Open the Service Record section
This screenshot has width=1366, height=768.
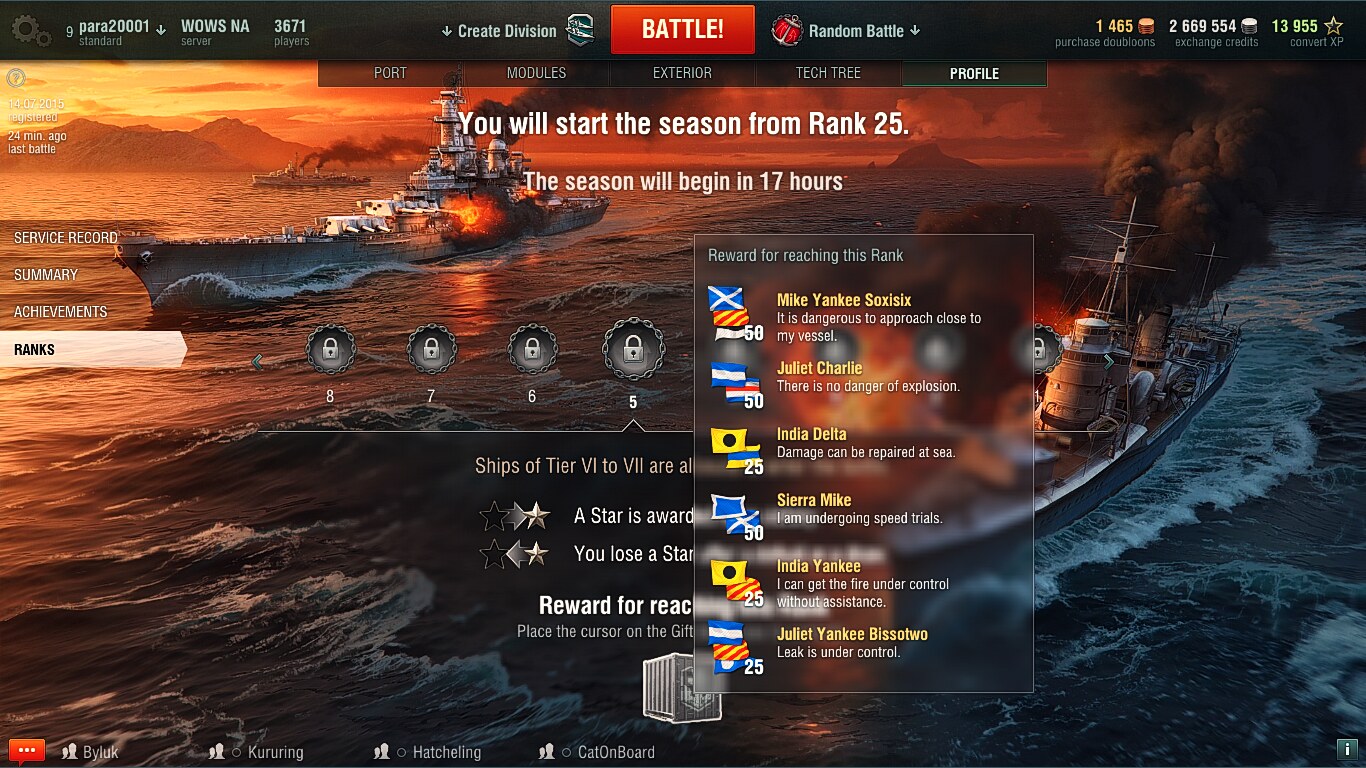tap(66, 238)
